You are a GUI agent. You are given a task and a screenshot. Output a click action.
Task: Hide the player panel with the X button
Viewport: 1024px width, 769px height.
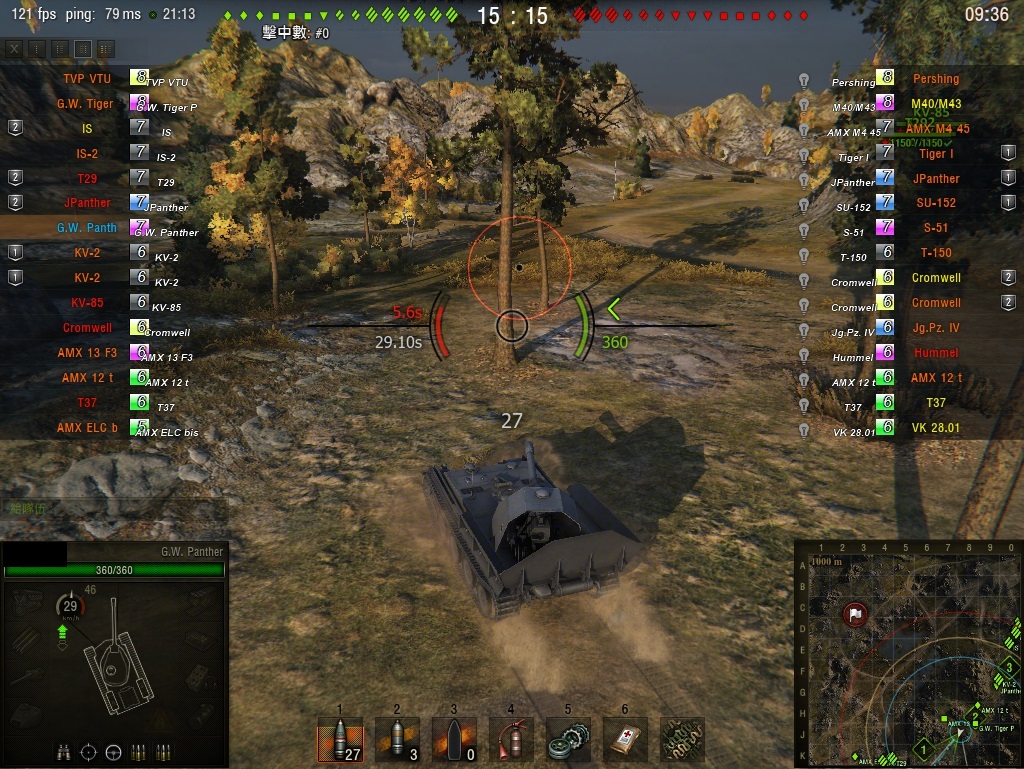pyautogui.click(x=14, y=48)
